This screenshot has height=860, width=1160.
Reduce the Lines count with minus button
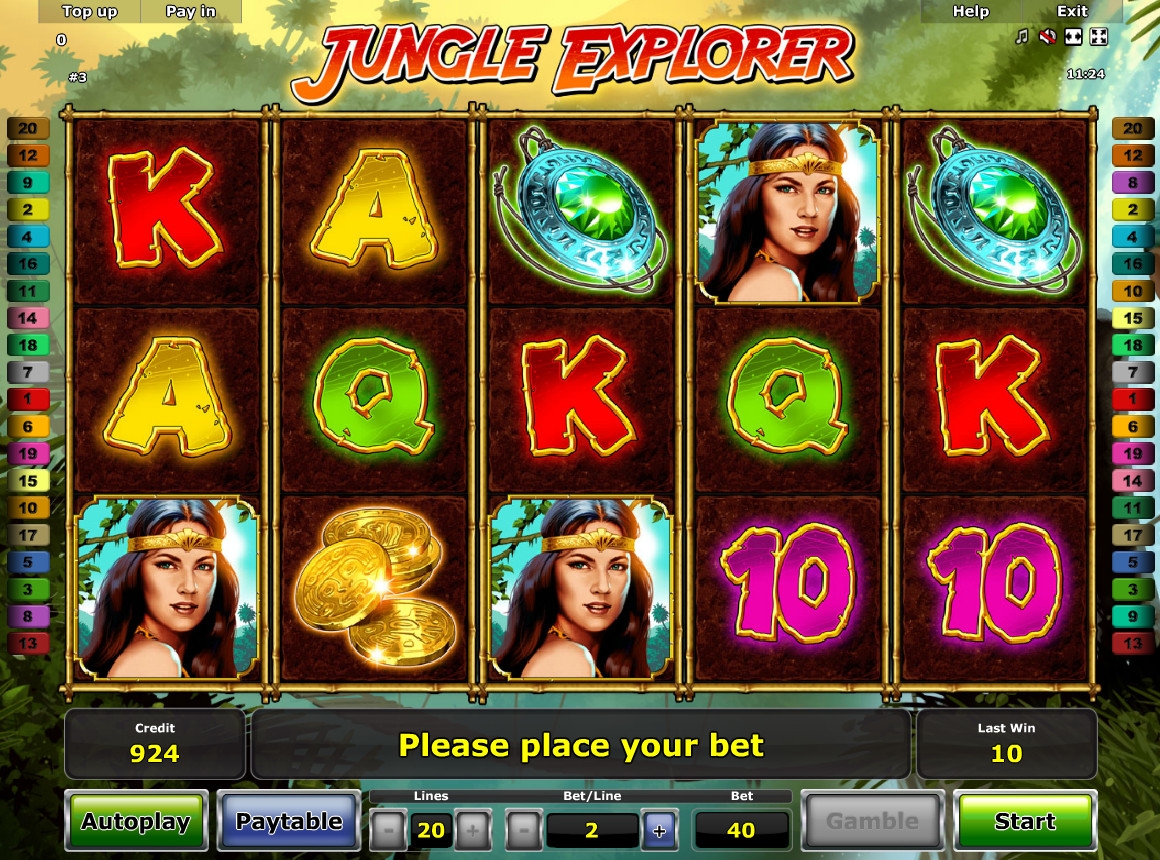[389, 830]
